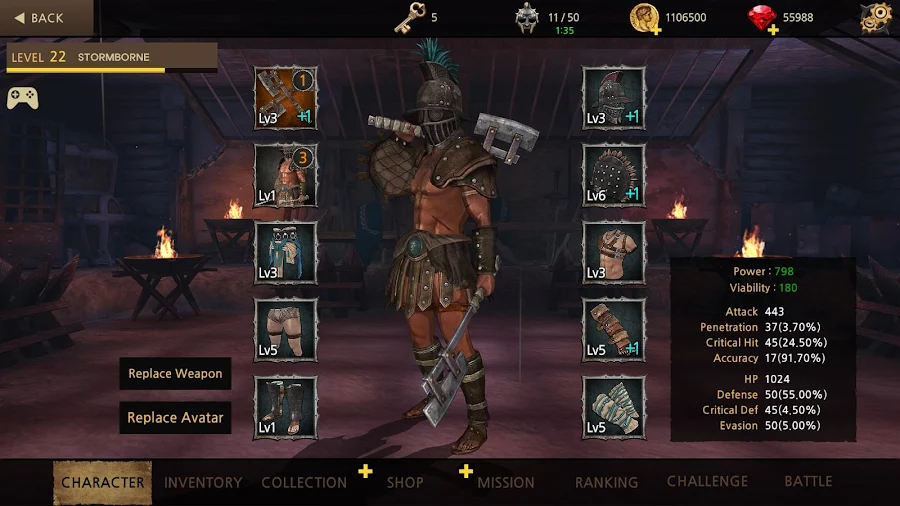Switch to the Inventory tab
The width and height of the screenshot is (900, 506).
203,482
